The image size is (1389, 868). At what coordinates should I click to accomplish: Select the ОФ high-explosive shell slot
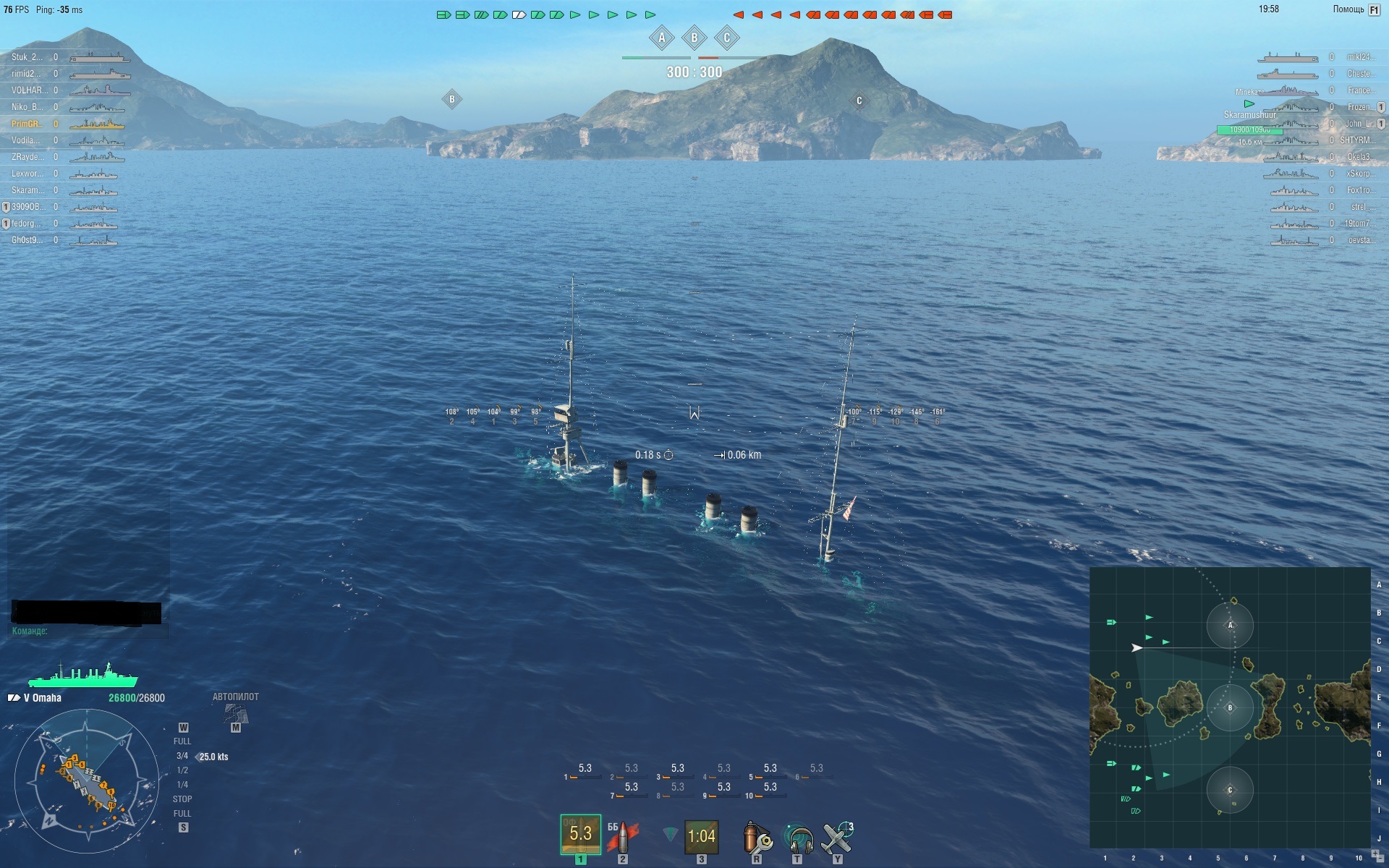click(580, 834)
